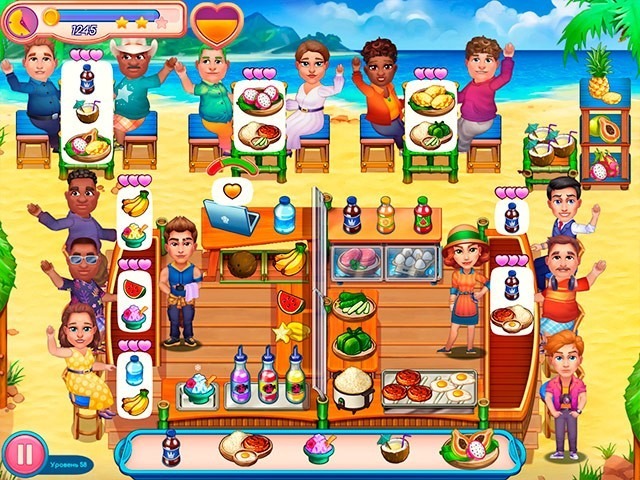The width and height of the screenshot is (640, 480).
Task: Pause the game with the pink button
Action: 23,455
